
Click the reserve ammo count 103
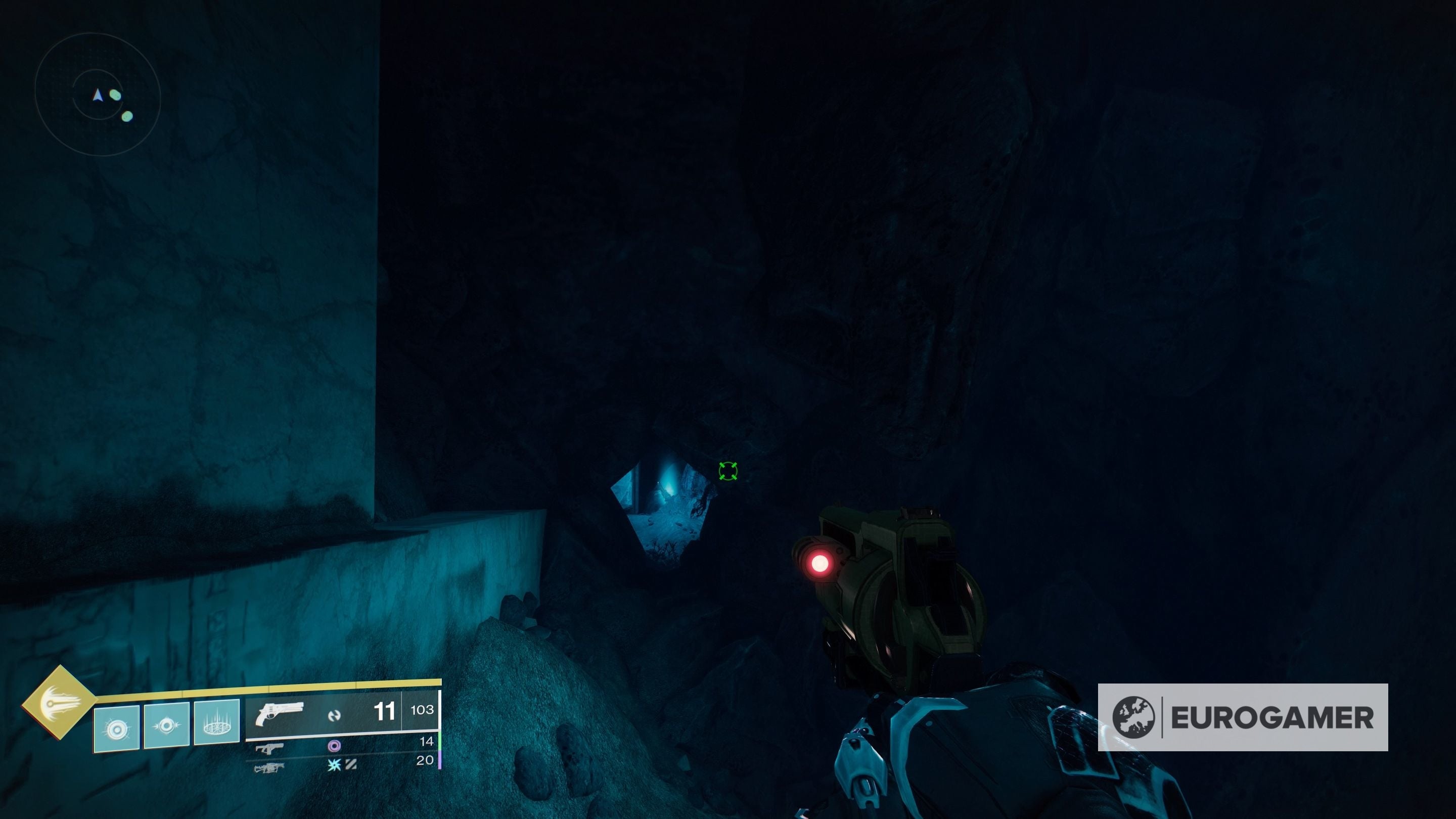point(422,710)
